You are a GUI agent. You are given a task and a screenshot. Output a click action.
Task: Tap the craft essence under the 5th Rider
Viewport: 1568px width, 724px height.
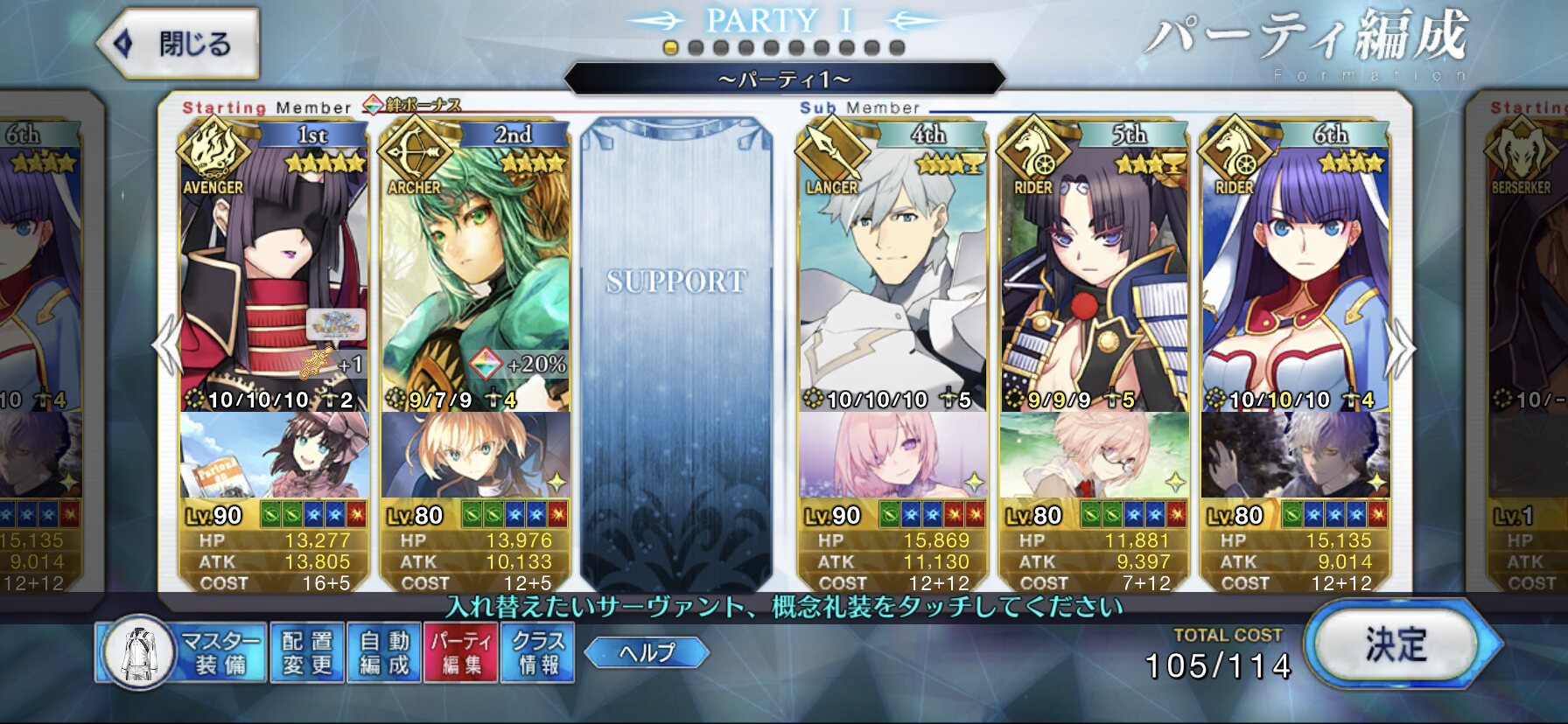(1094, 455)
